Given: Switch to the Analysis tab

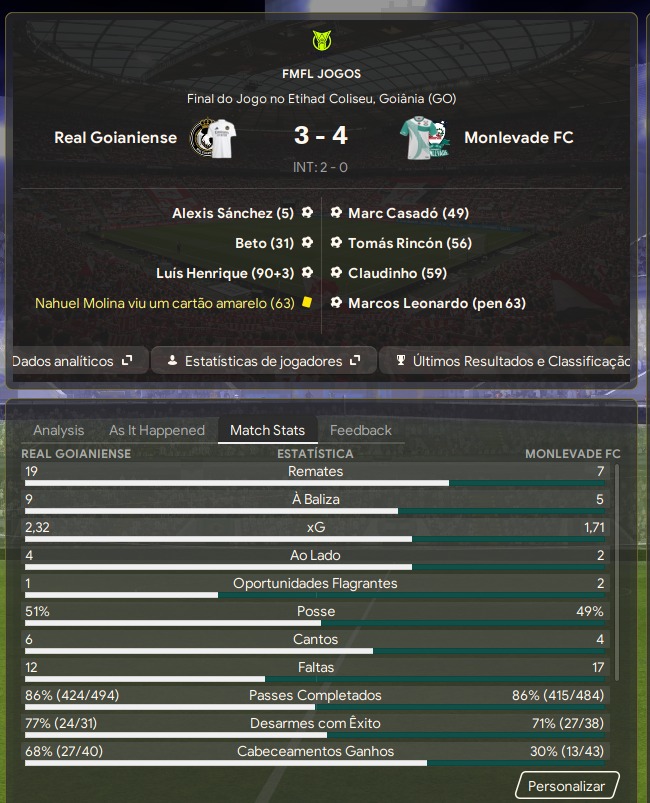Looking at the screenshot, I should point(59,430).
